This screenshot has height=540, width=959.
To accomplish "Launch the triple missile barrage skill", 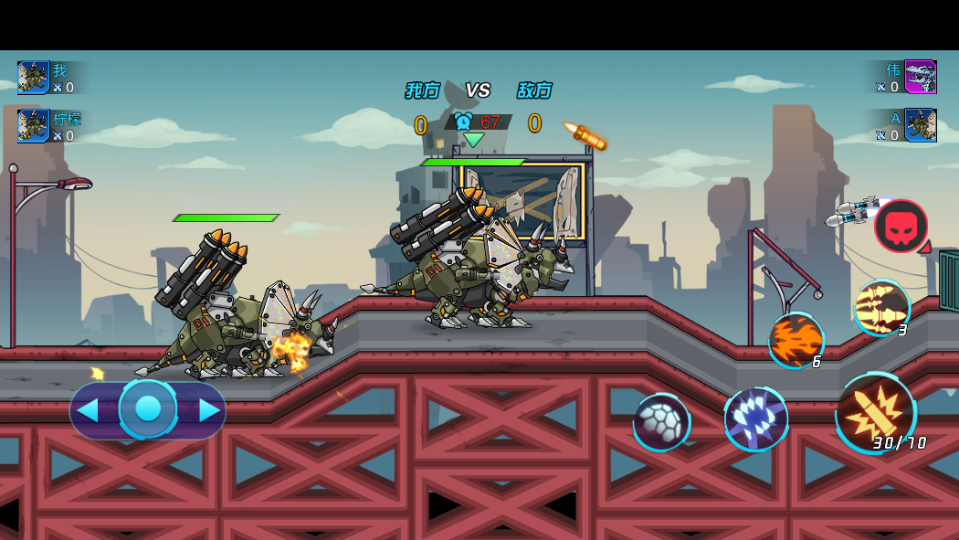I will tap(881, 308).
